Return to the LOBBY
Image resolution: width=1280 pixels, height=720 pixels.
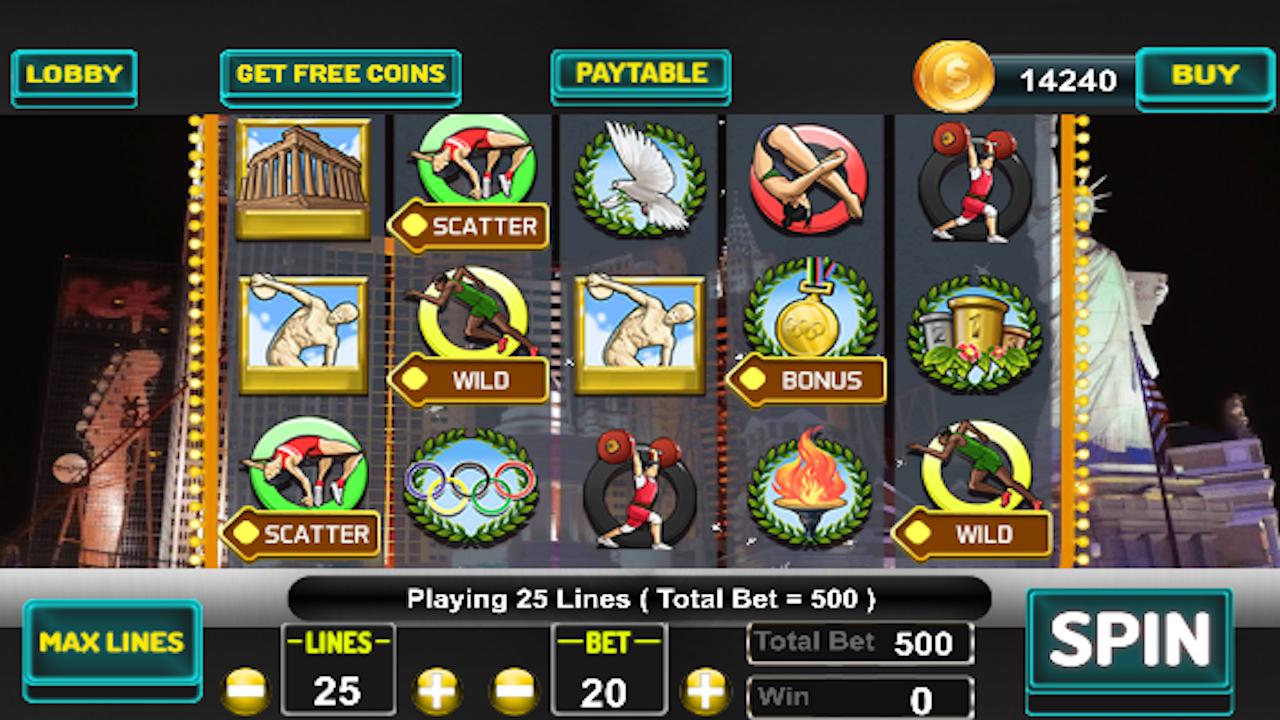tap(74, 75)
